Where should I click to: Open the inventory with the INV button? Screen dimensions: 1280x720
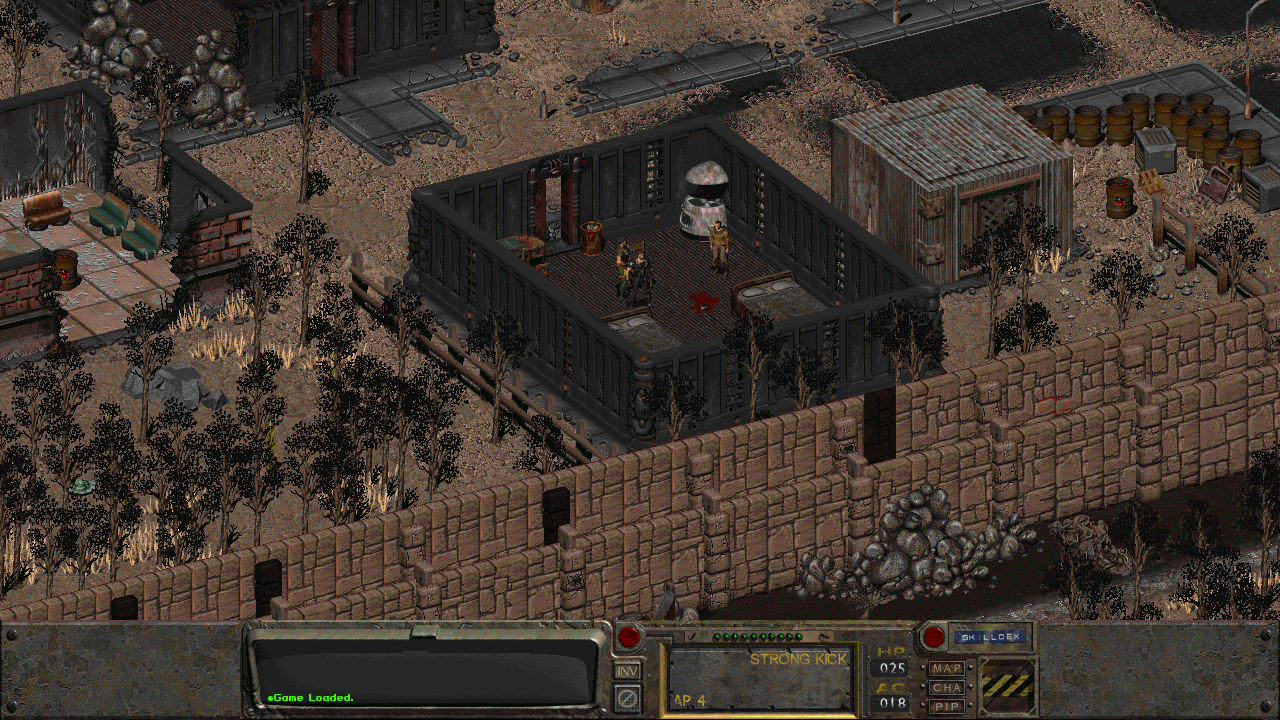click(x=627, y=671)
